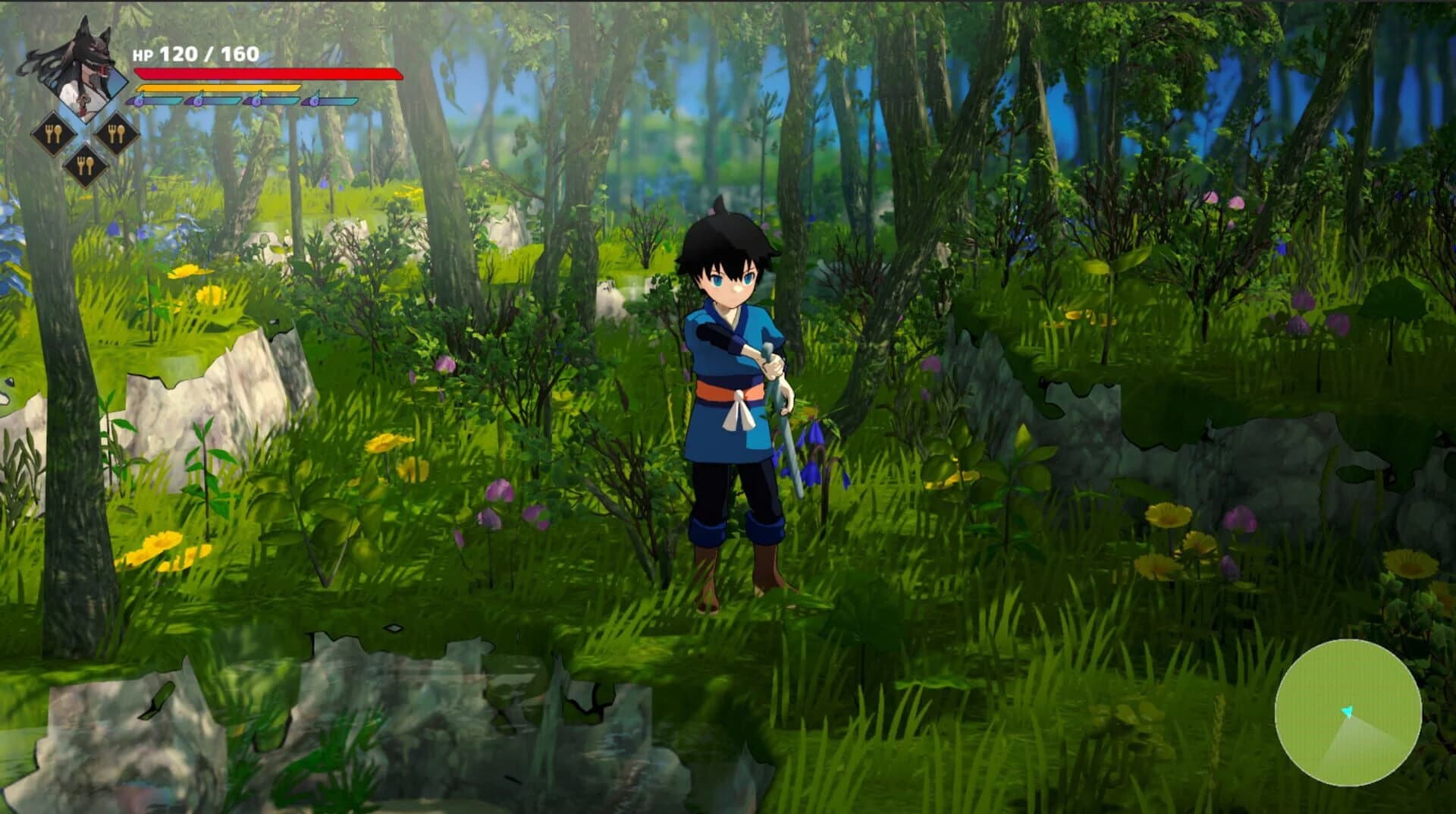This screenshot has width=1456, height=814.
Task: Select the HP 120/160 text label
Action: pyautogui.click(x=196, y=53)
